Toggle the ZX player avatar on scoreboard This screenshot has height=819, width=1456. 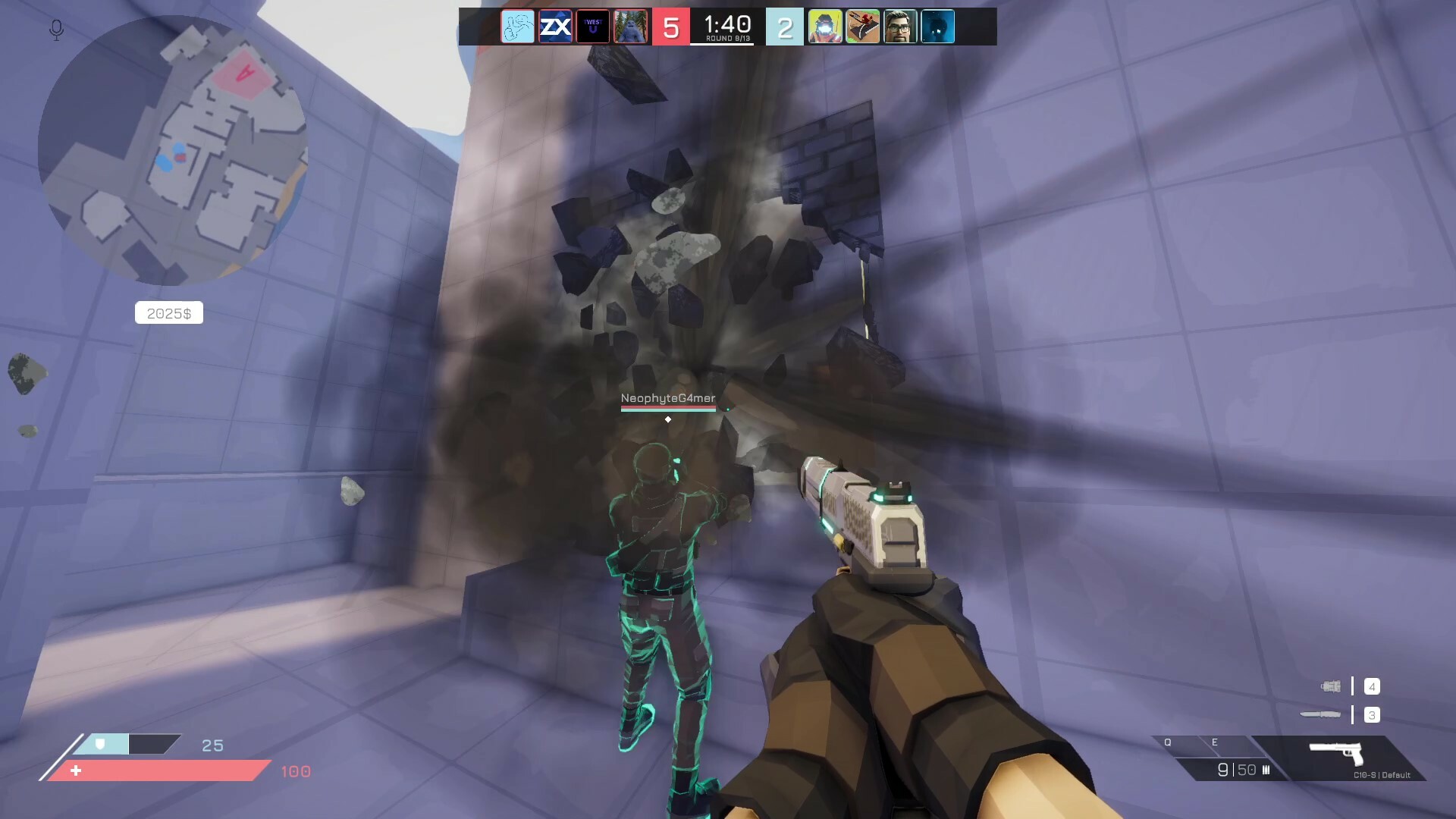(556, 27)
